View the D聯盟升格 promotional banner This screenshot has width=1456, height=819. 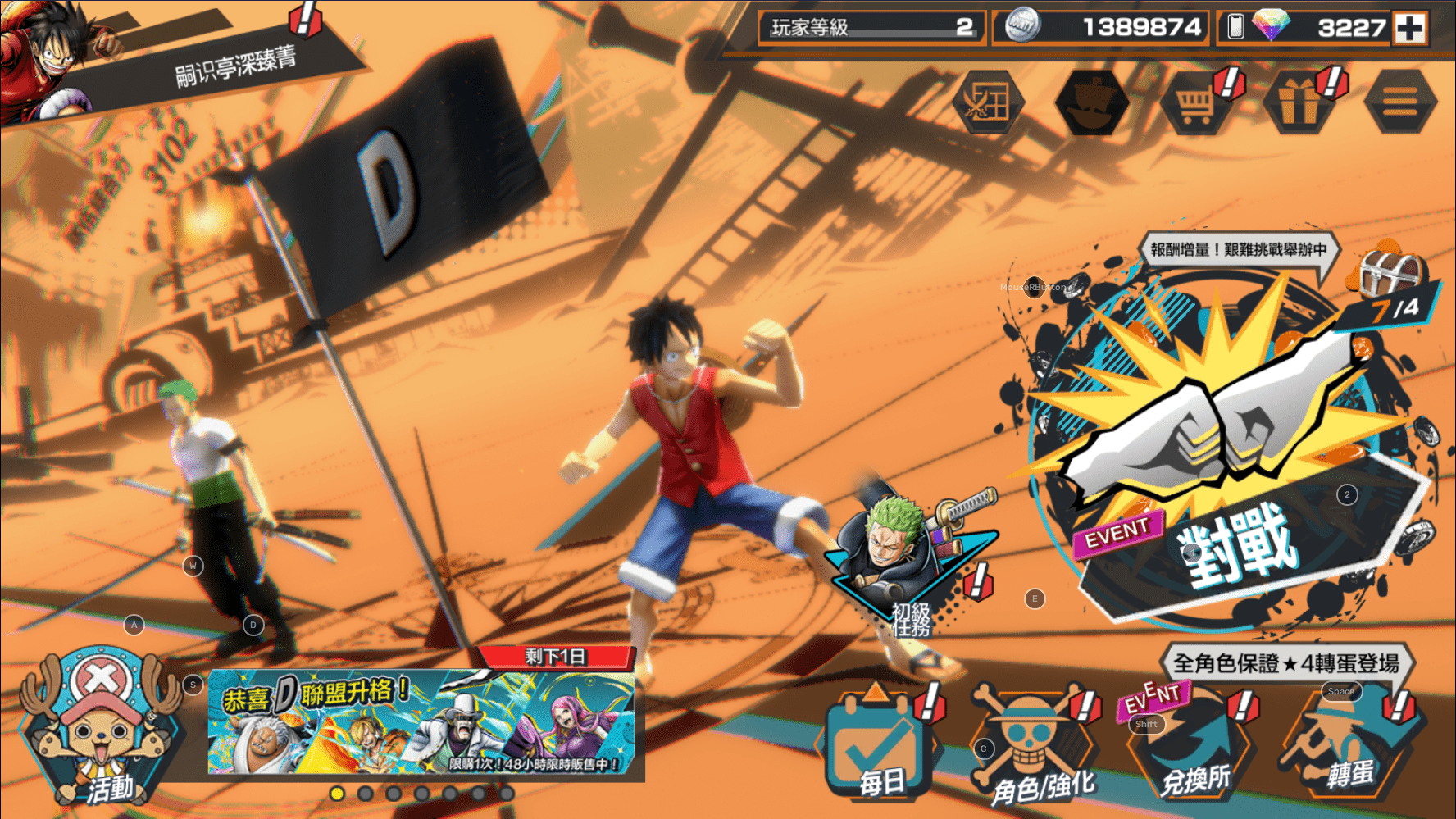pyautogui.click(x=422, y=723)
